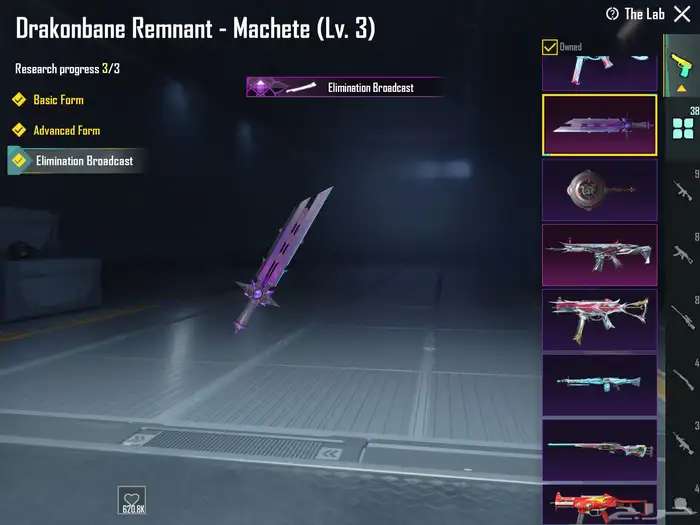
Task: Choose the red and orange gun skin
Action: (x=599, y=503)
